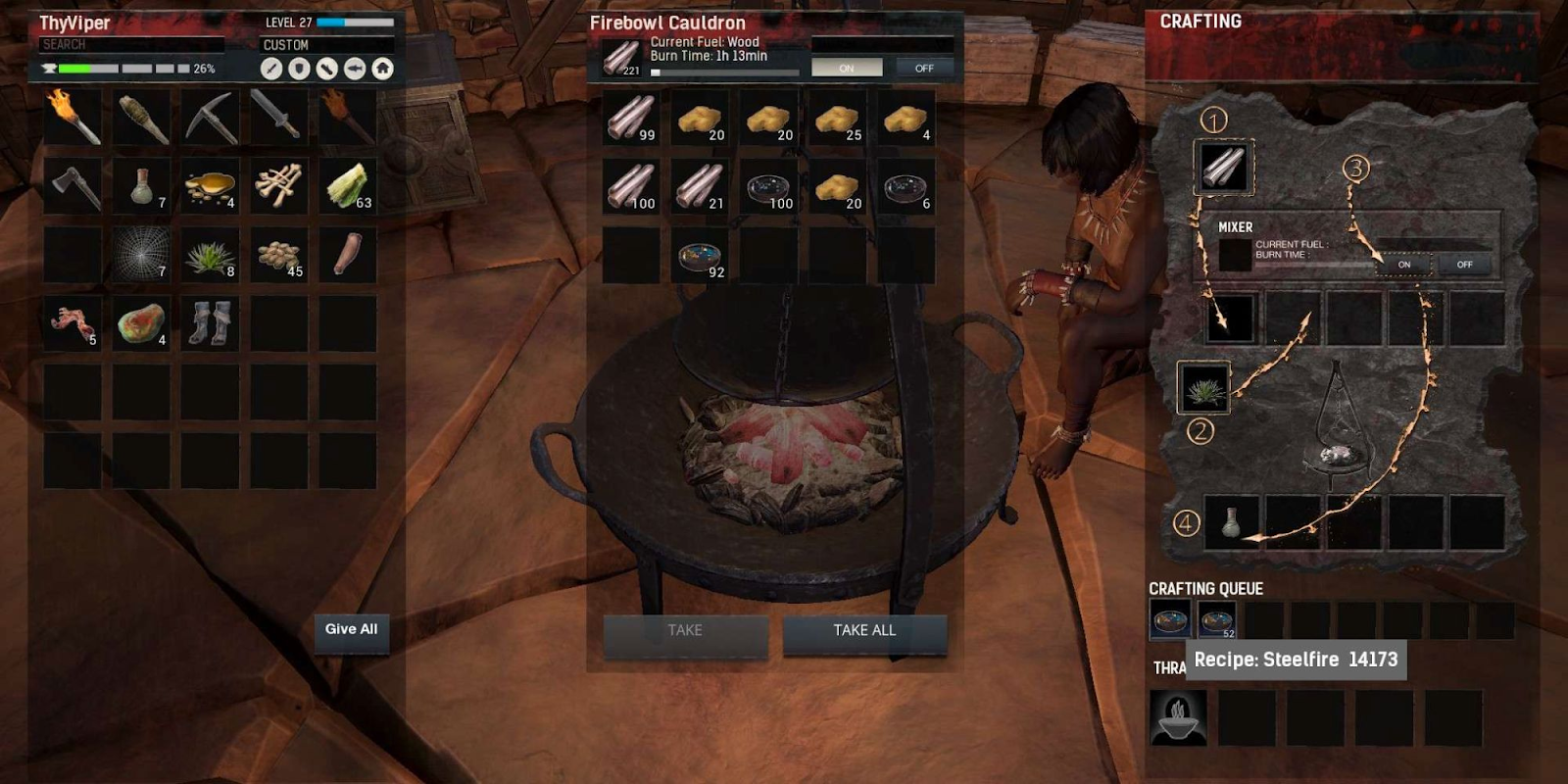Select the lit torch in inventory
Image resolution: width=1568 pixels, height=784 pixels.
tap(73, 117)
